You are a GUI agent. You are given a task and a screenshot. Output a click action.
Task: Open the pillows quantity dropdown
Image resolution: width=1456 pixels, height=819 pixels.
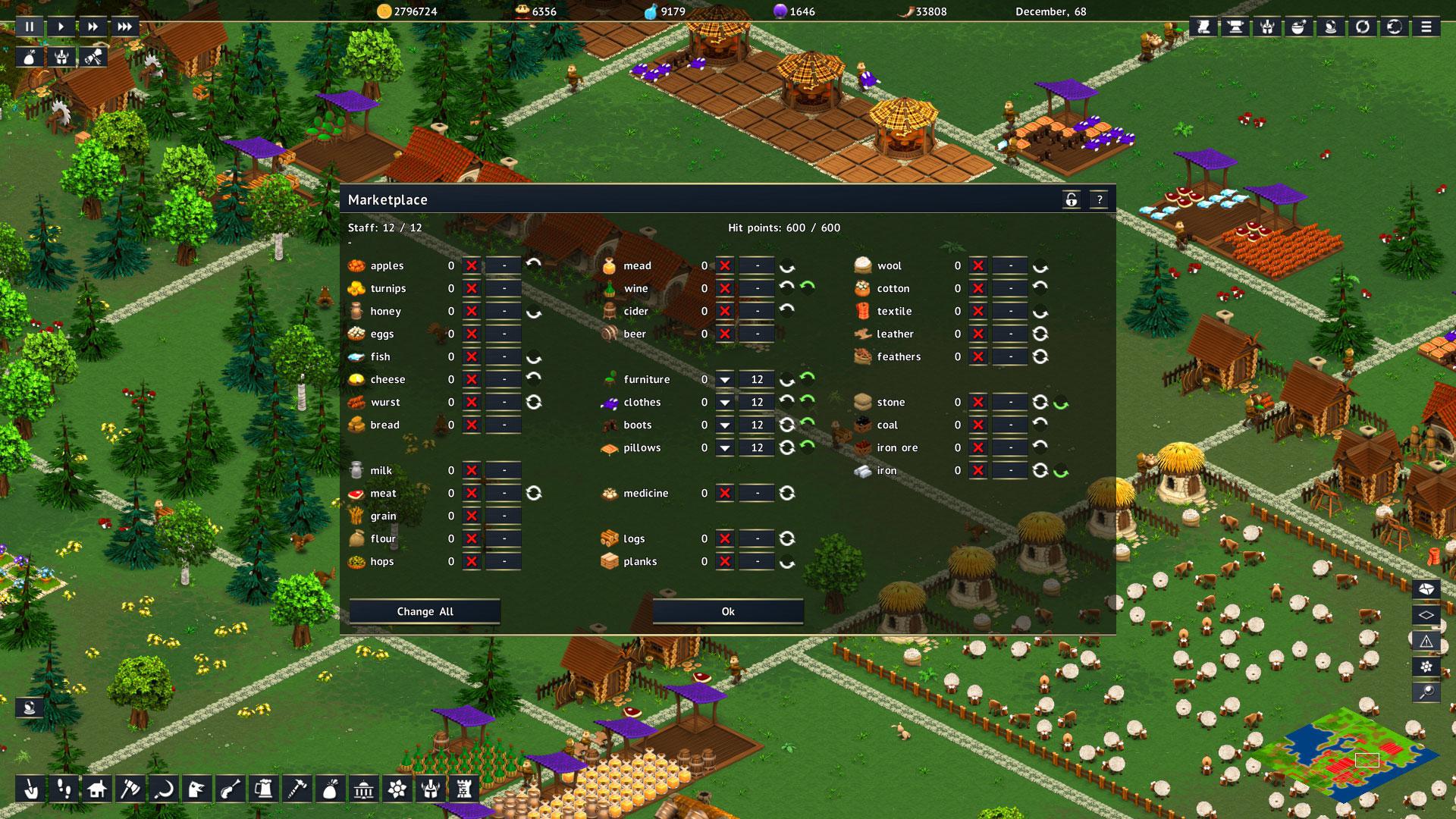(x=726, y=447)
